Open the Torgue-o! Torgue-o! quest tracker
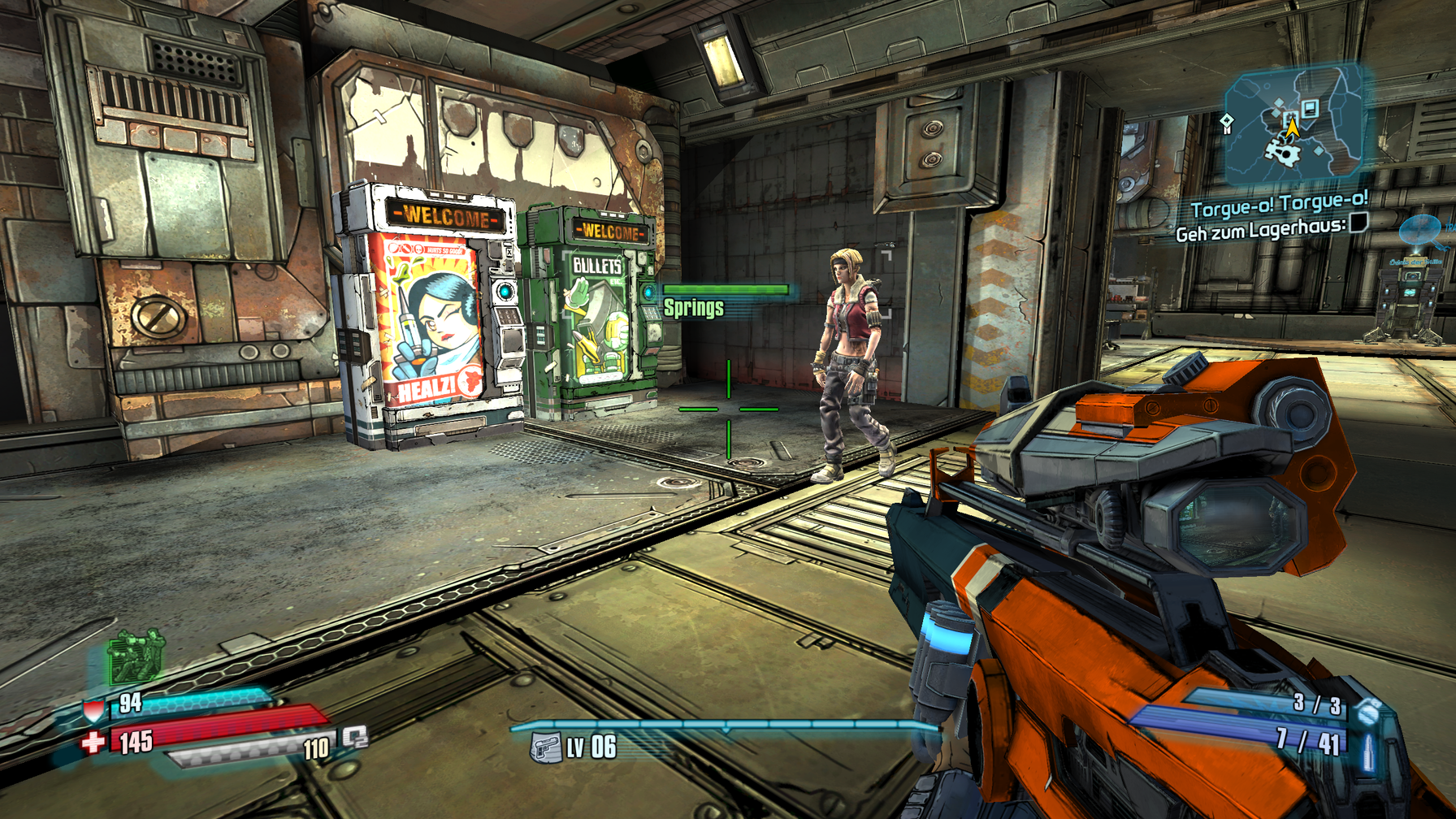 pyautogui.click(x=1279, y=204)
